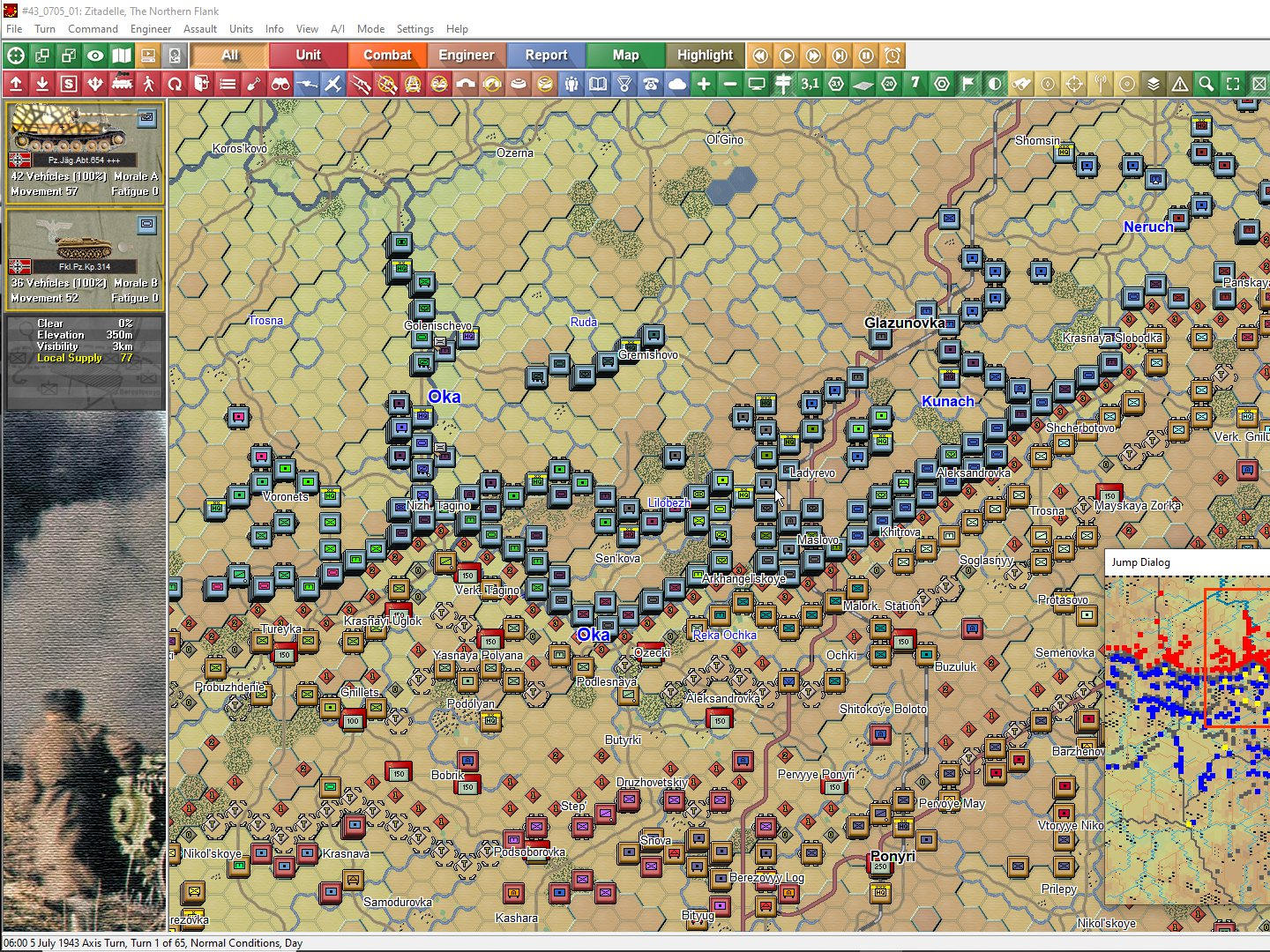
Task: Zoom out using the minus icon
Action: [729, 84]
